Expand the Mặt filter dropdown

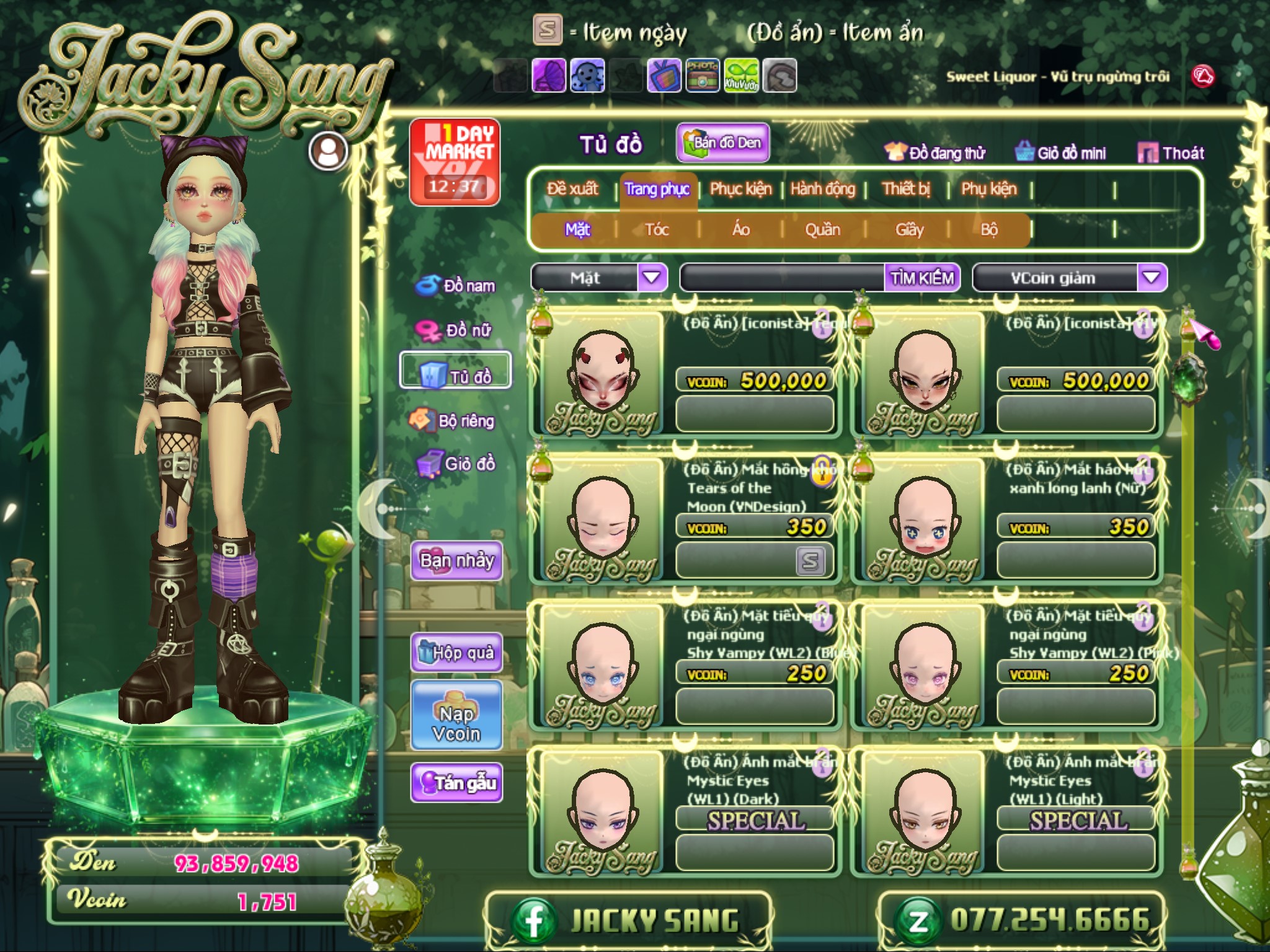click(x=652, y=278)
